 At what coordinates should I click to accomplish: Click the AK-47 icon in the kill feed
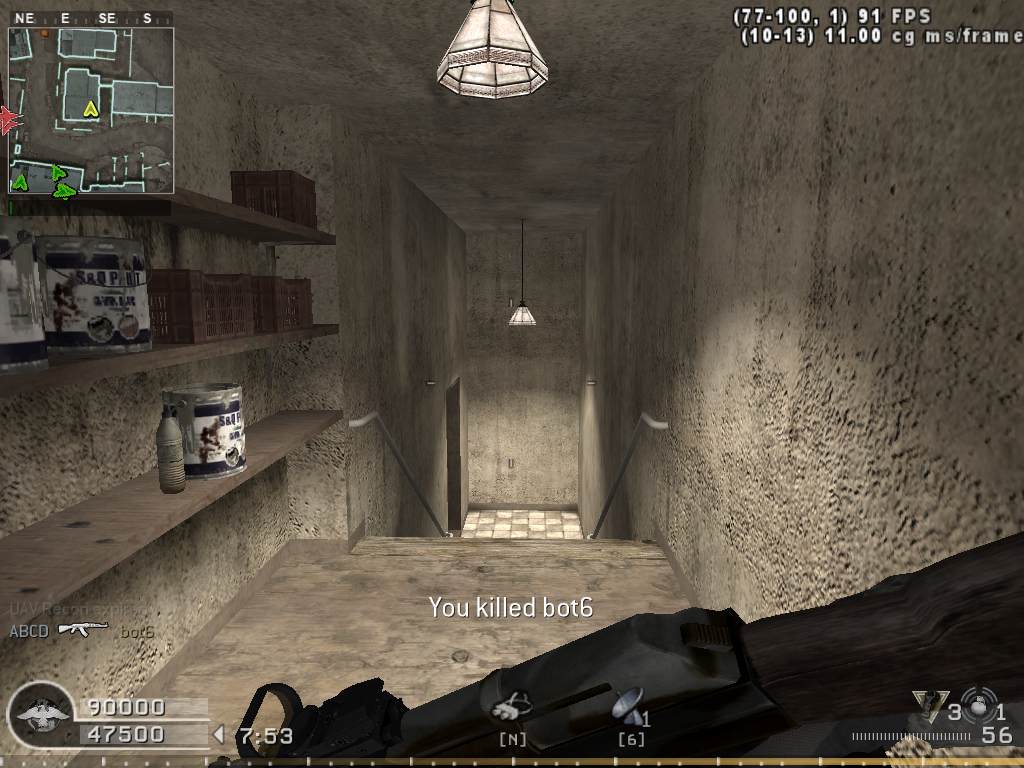point(83,629)
